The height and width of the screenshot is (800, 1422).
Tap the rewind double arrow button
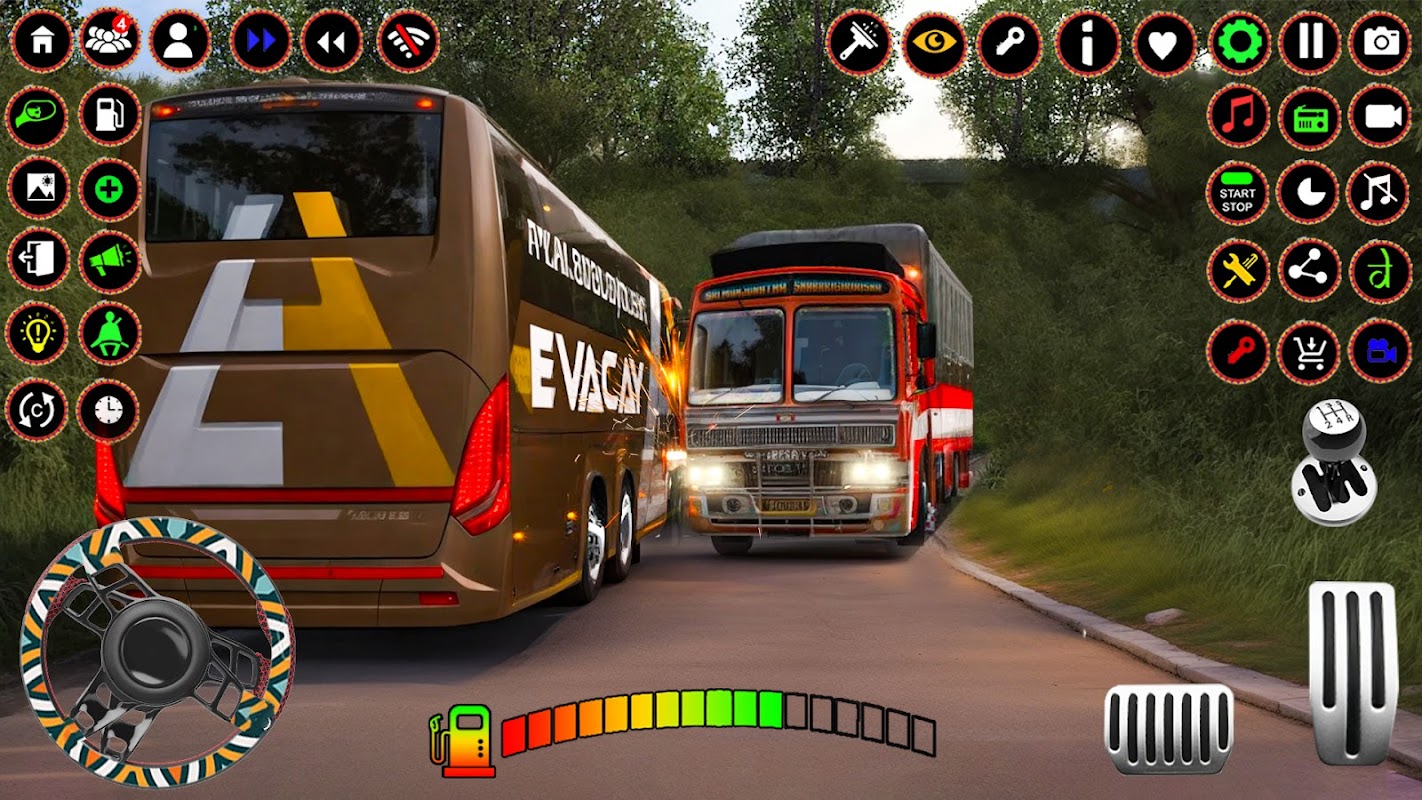click(x=331, y=41)
